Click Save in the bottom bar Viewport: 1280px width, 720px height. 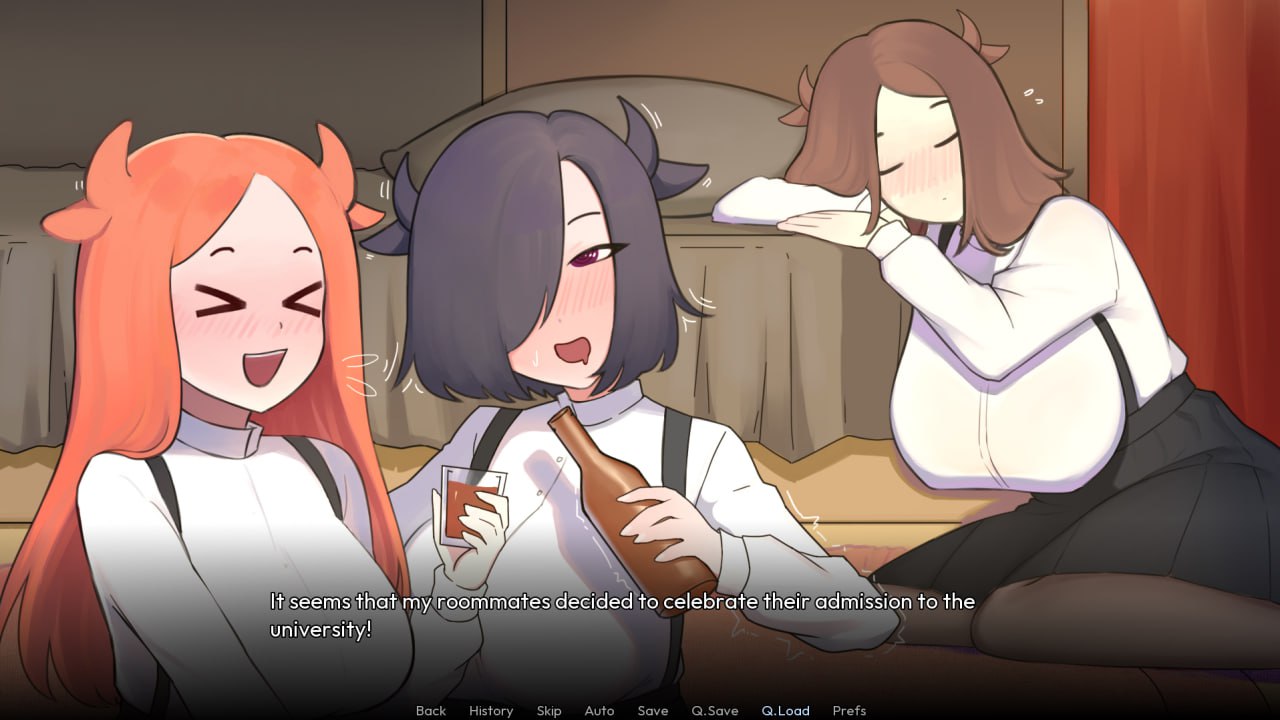pos(653,711)
